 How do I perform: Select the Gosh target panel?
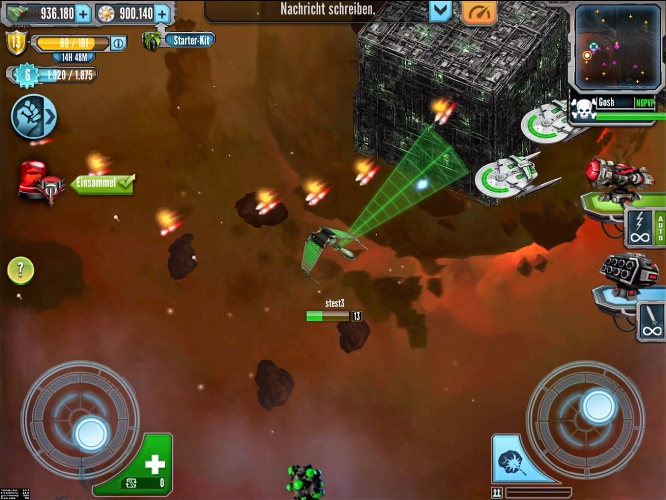click(614, 108)
